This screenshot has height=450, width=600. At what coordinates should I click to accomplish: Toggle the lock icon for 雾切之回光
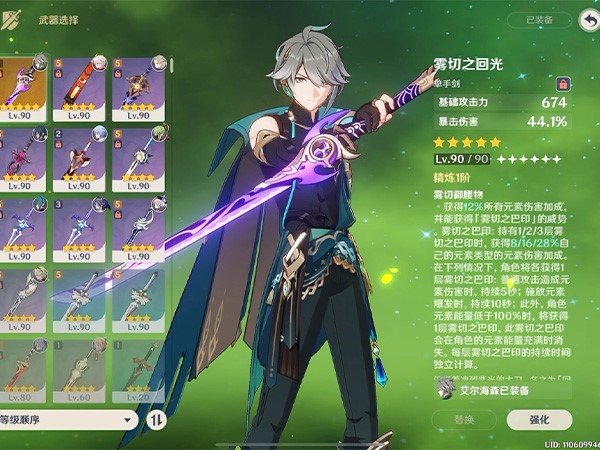(562, 82)
